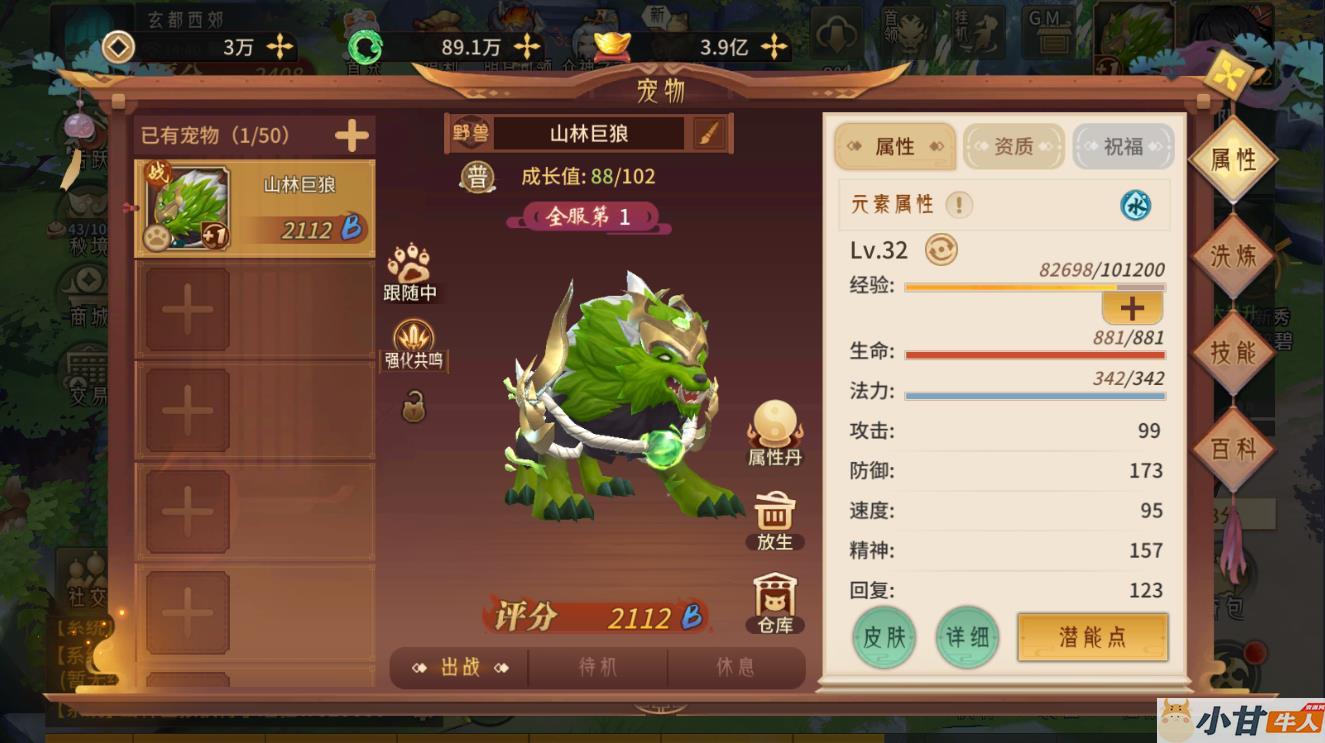The width and height of the screenshot is (1325, 743).
Task: Set pet to 待机 standby status
Action: [598, 667]
